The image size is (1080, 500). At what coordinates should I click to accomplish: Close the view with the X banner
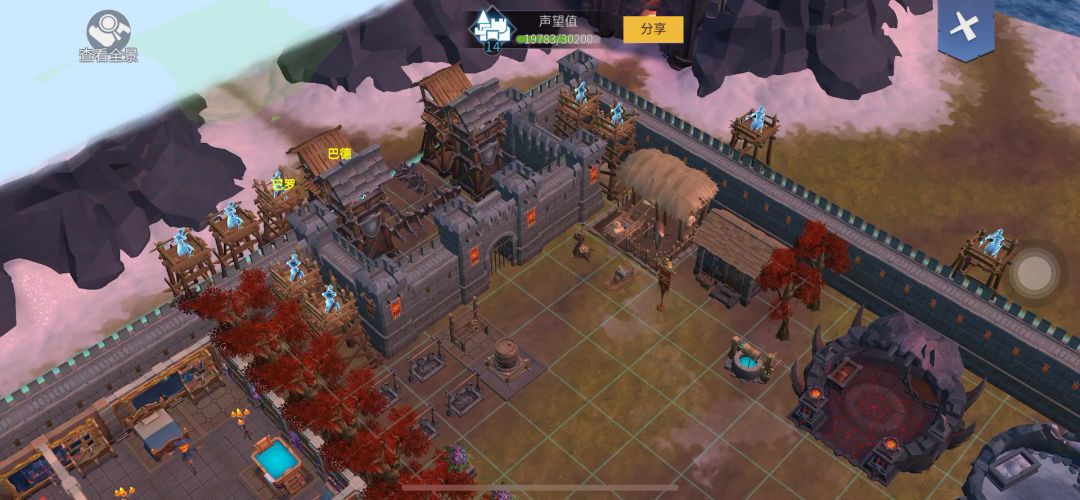click(x=965, y=27)
